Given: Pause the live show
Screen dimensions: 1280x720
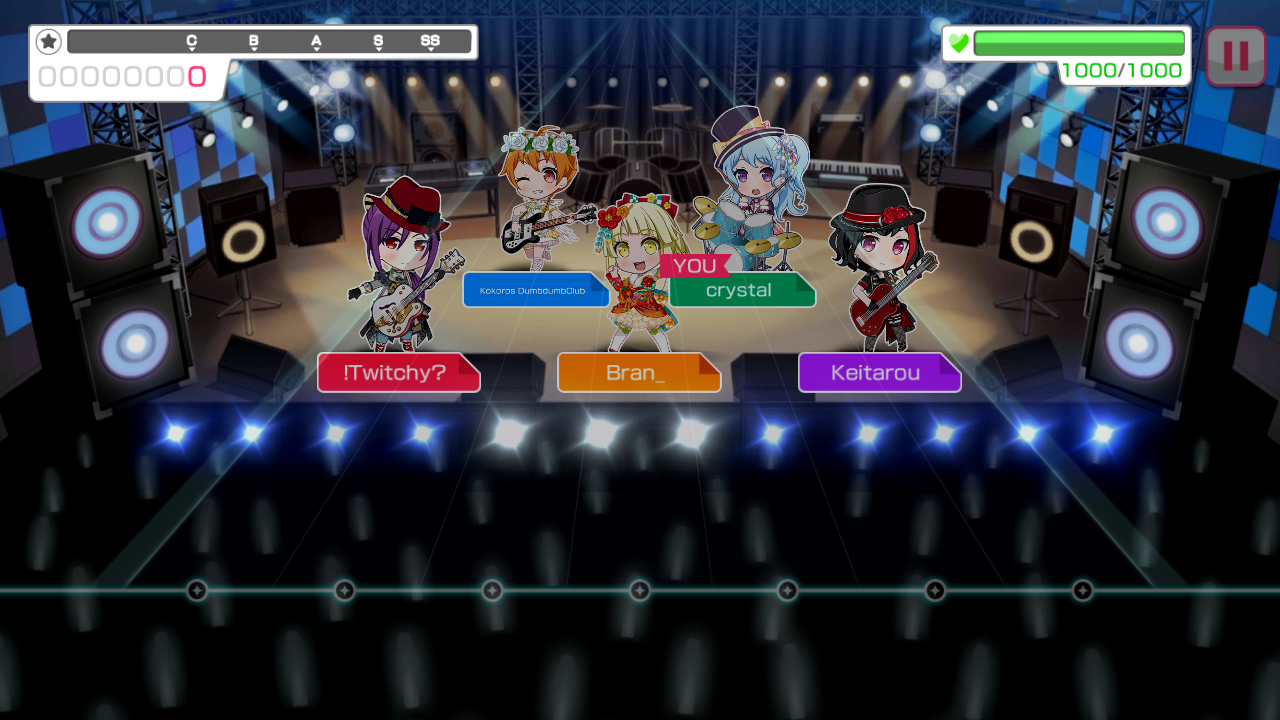Looking at the screenshot, I should coord(1235,56).
